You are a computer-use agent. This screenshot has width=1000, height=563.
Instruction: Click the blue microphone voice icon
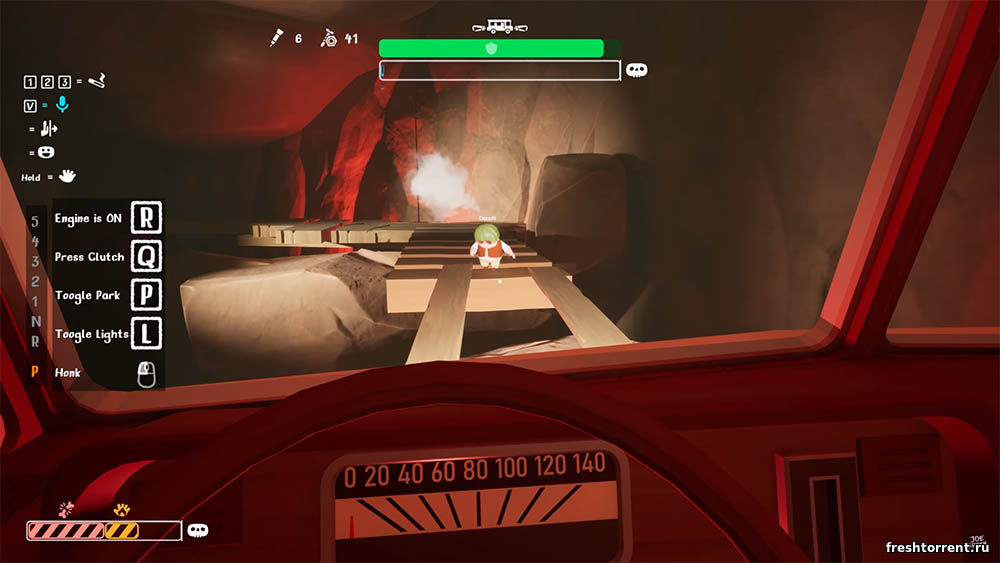[62, 104]
